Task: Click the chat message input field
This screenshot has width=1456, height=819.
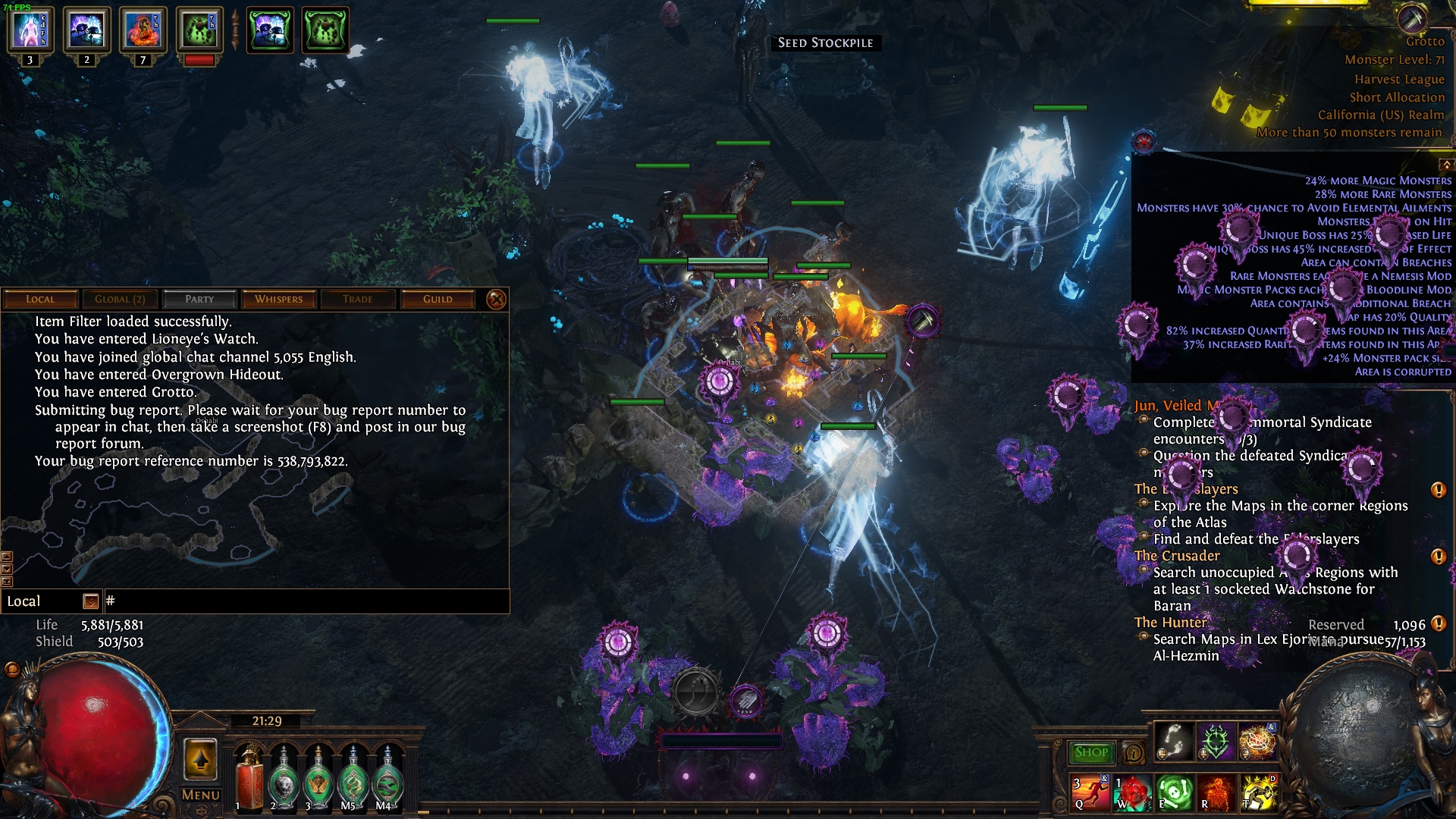Action: [303, 601]
